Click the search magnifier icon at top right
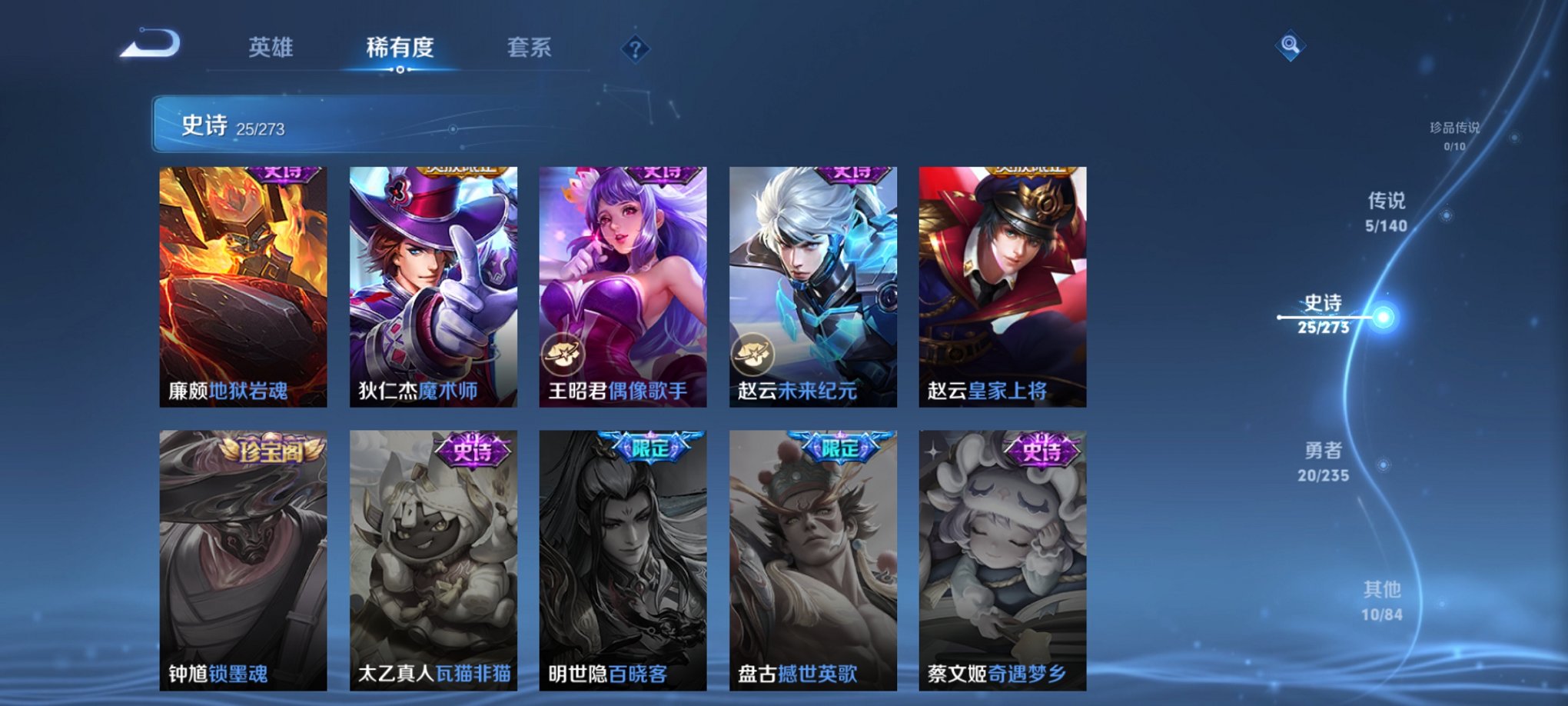1568x706 pixels. tap(1291, 45)
